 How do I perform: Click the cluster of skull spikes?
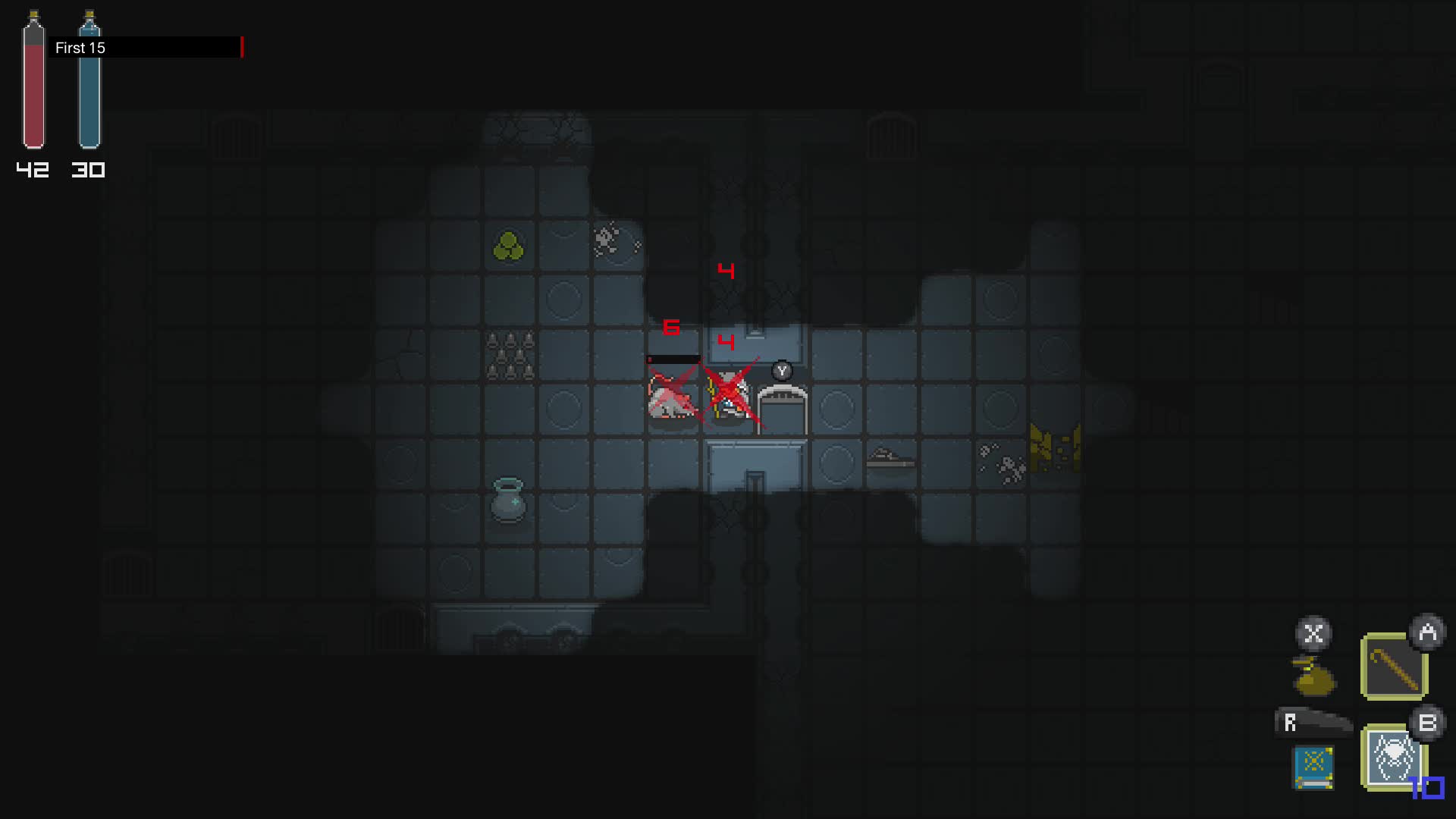click(x=510, y=353)
